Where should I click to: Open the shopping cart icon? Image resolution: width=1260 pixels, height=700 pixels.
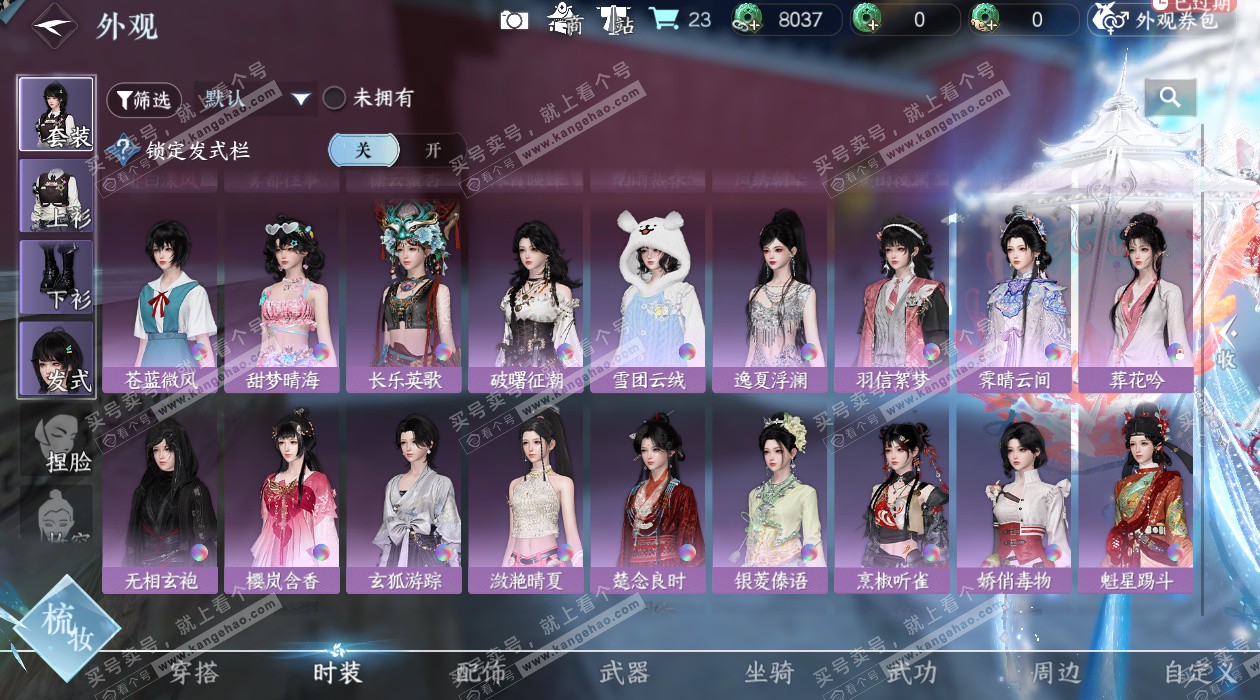coord(663,19)
